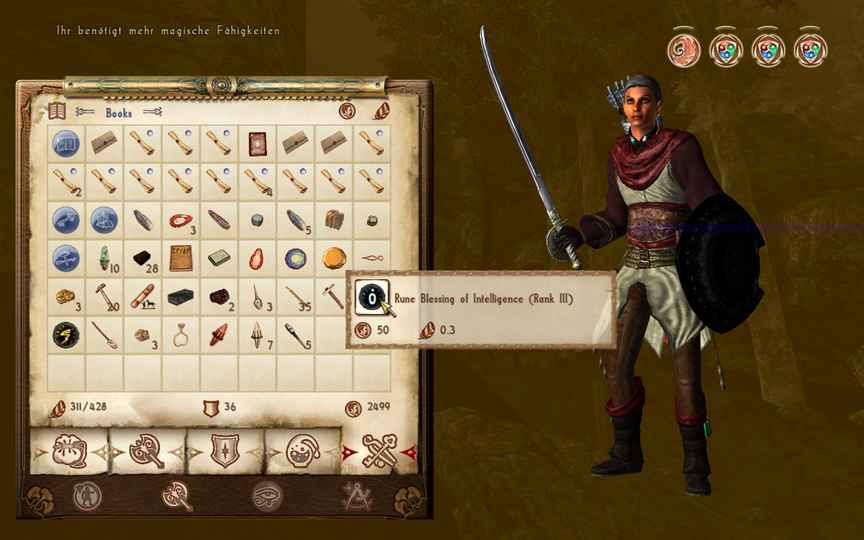Sort items by feather weight icon
The width and height of the screenshot is (864, 540).
(x=381, y=112)
